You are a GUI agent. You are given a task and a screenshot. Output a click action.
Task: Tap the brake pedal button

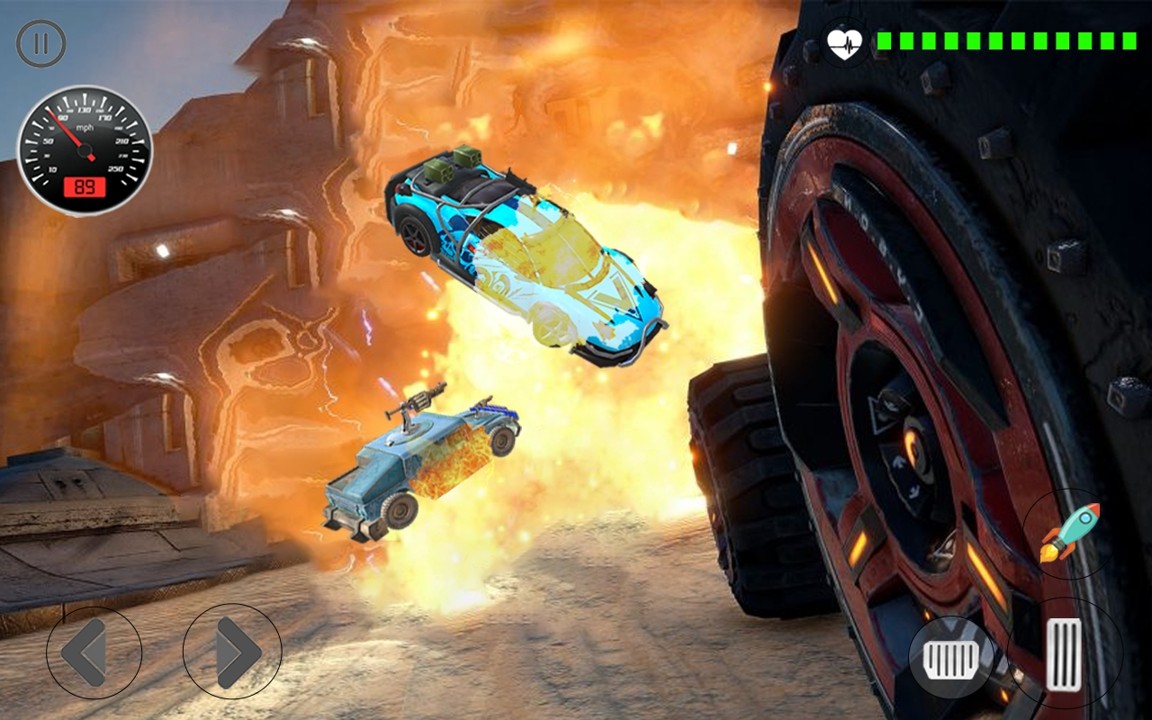click(x=952, y=657)
